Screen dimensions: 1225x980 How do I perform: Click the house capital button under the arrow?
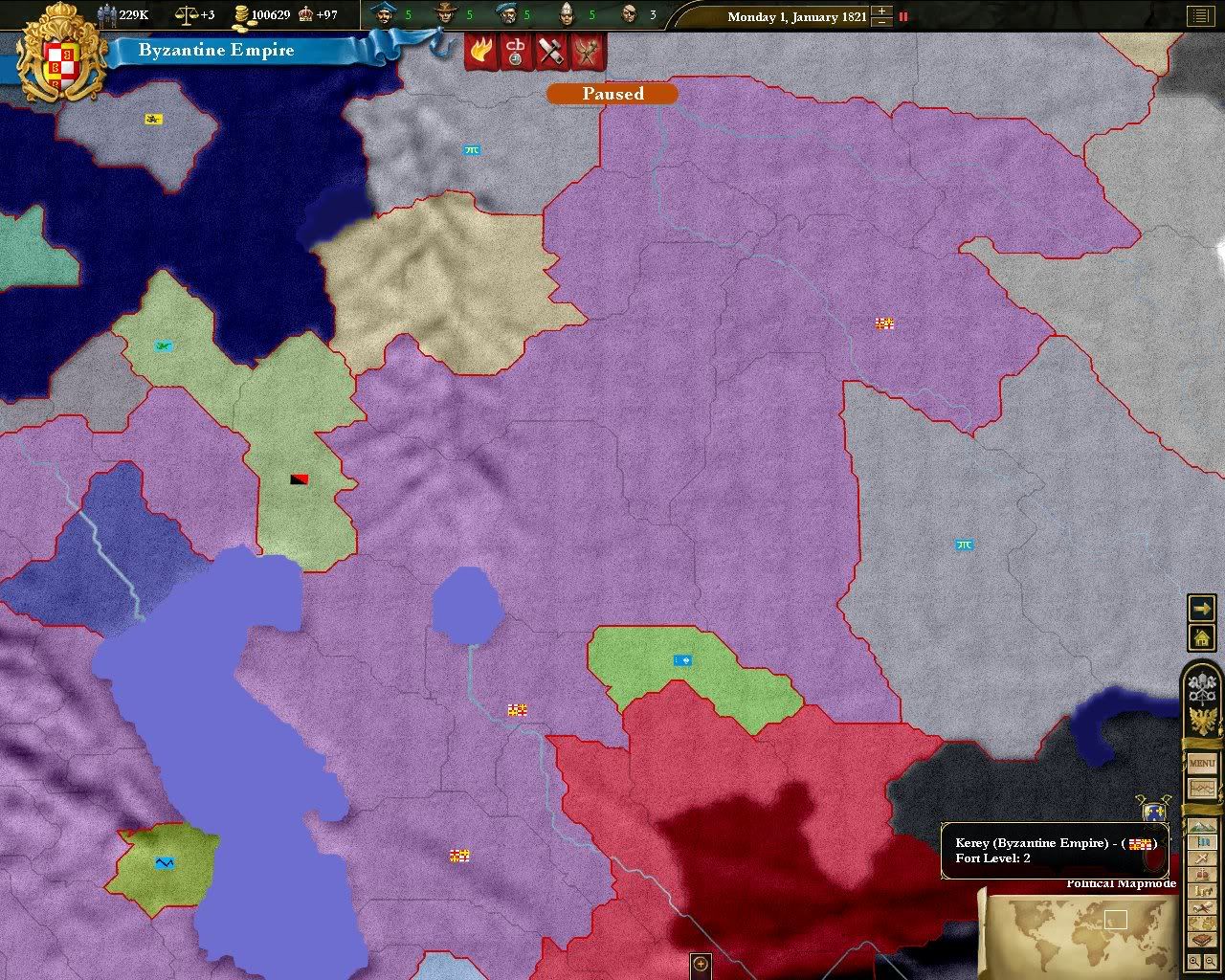[x=1202, y=637]
